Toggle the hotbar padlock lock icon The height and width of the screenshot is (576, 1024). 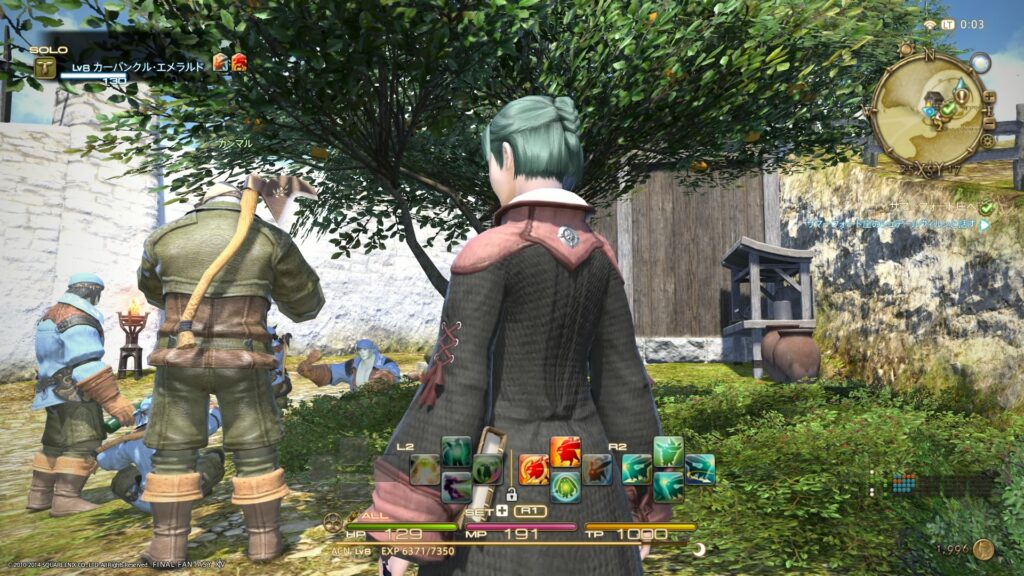pyautogui.click(x=511, y=493)
